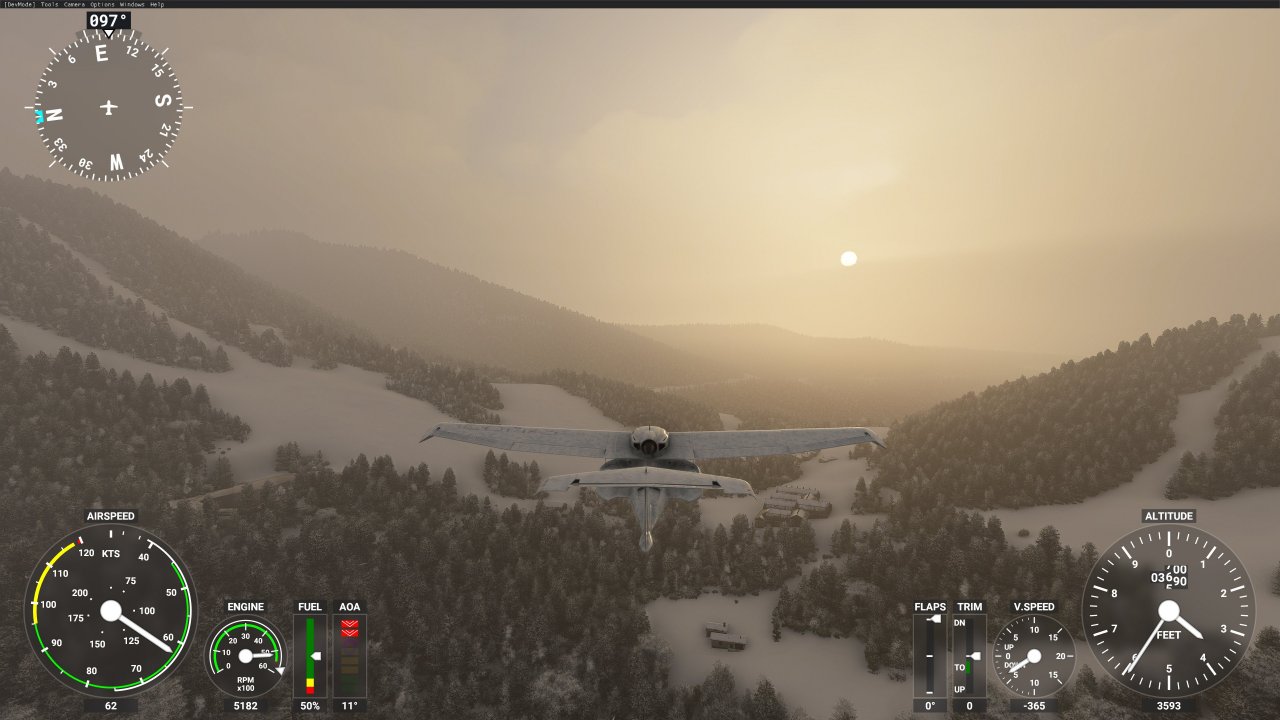Click the altitude readout showing 3593
The height and width of the screenshot is (720, 1280).
(1168, 706)
